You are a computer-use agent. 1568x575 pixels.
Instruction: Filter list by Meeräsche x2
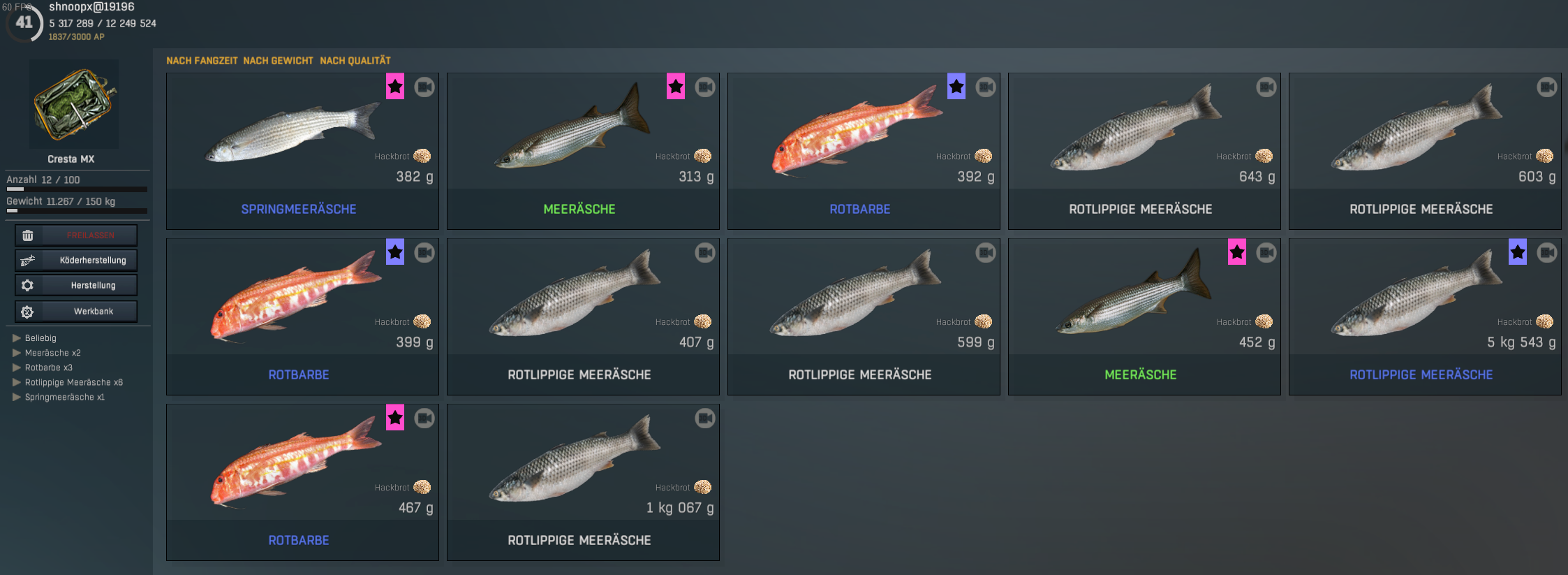[52, 353]
